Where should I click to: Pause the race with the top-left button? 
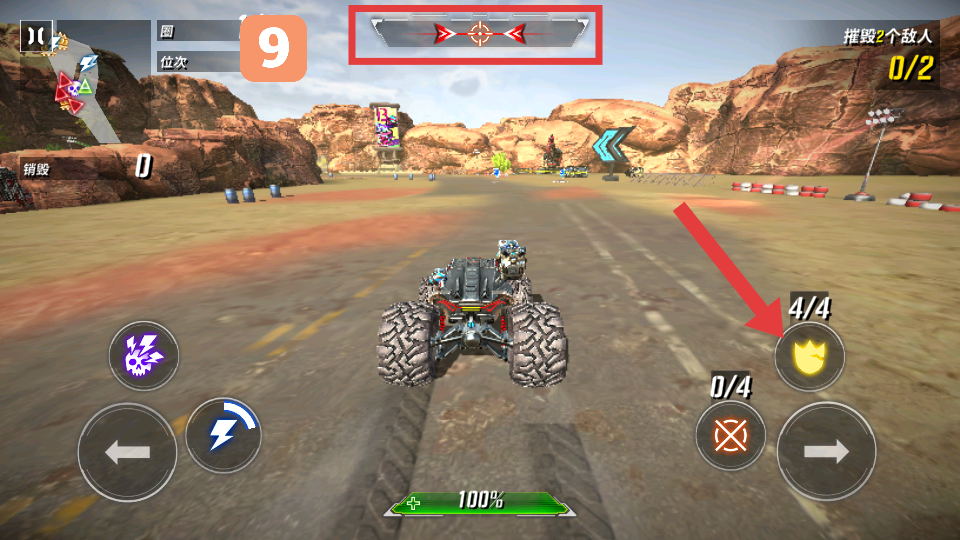pos(35,36)
